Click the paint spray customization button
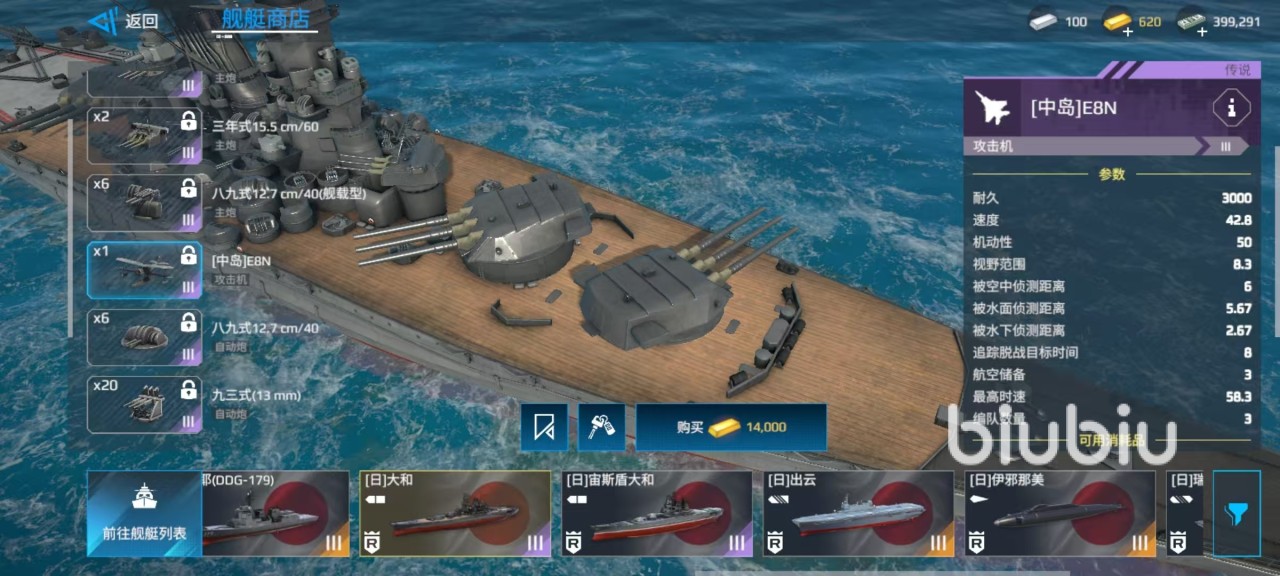This screenshot has width=1280, height=576. (602, 427)
